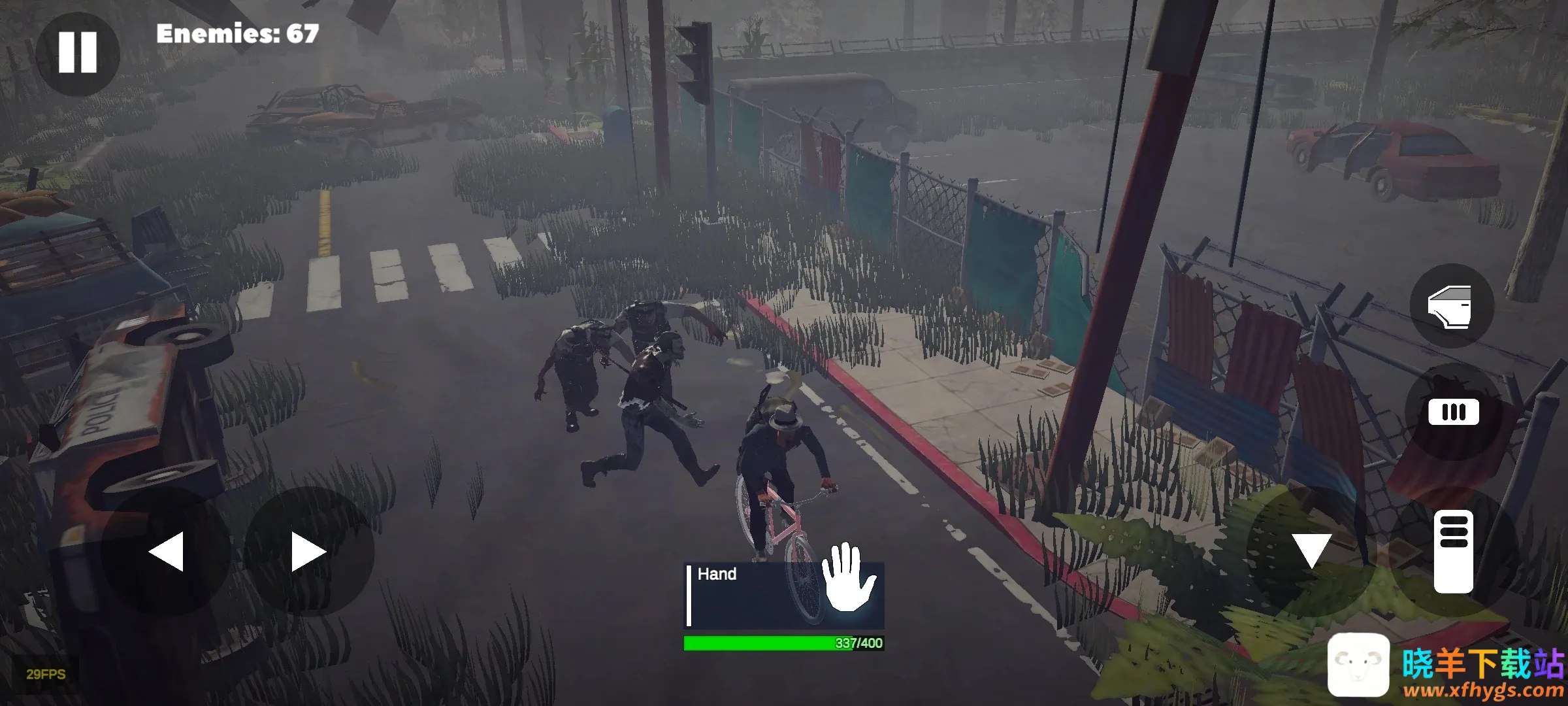
Task: Tap the down arrow to reverse
Action: click(1311, 550)
